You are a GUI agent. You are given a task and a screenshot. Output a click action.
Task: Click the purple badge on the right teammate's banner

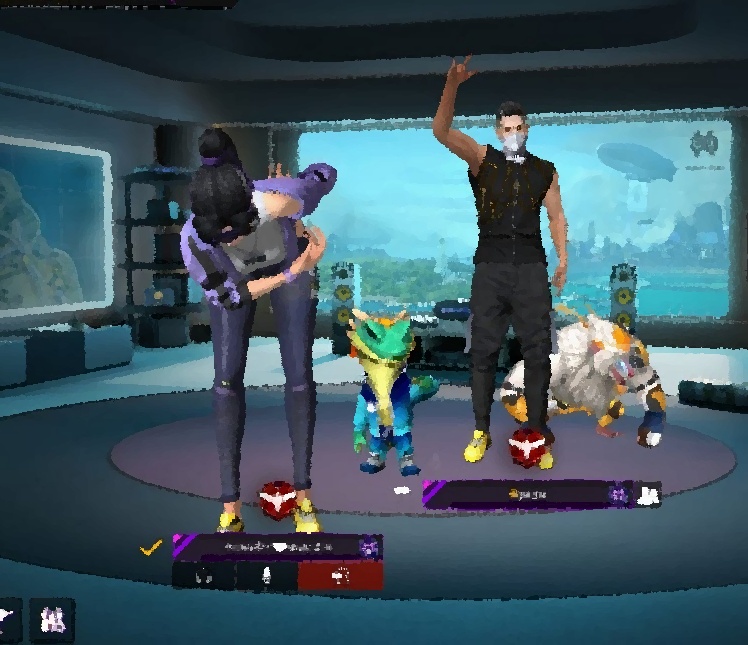point(619,494)
